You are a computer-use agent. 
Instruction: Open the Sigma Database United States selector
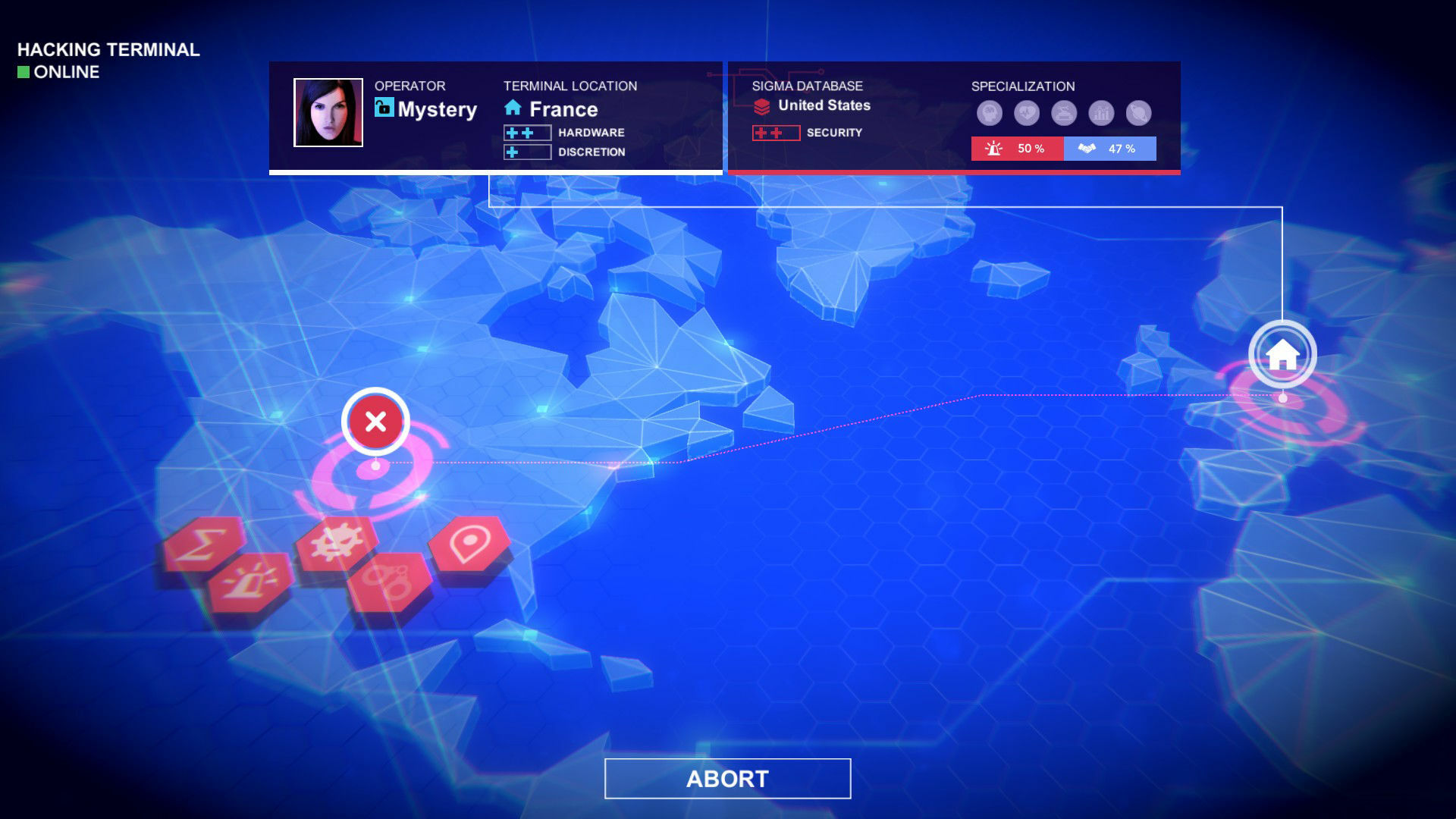(x=814, y=105)
